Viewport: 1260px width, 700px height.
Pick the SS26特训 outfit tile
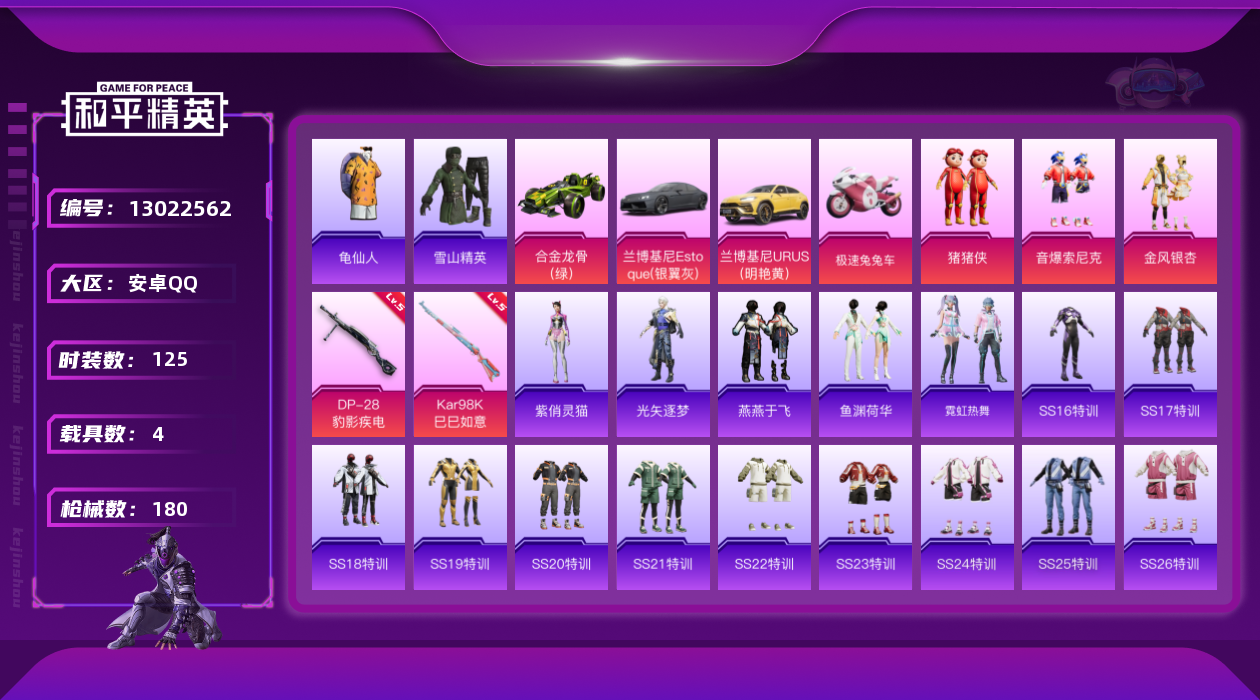[1170, 517]
